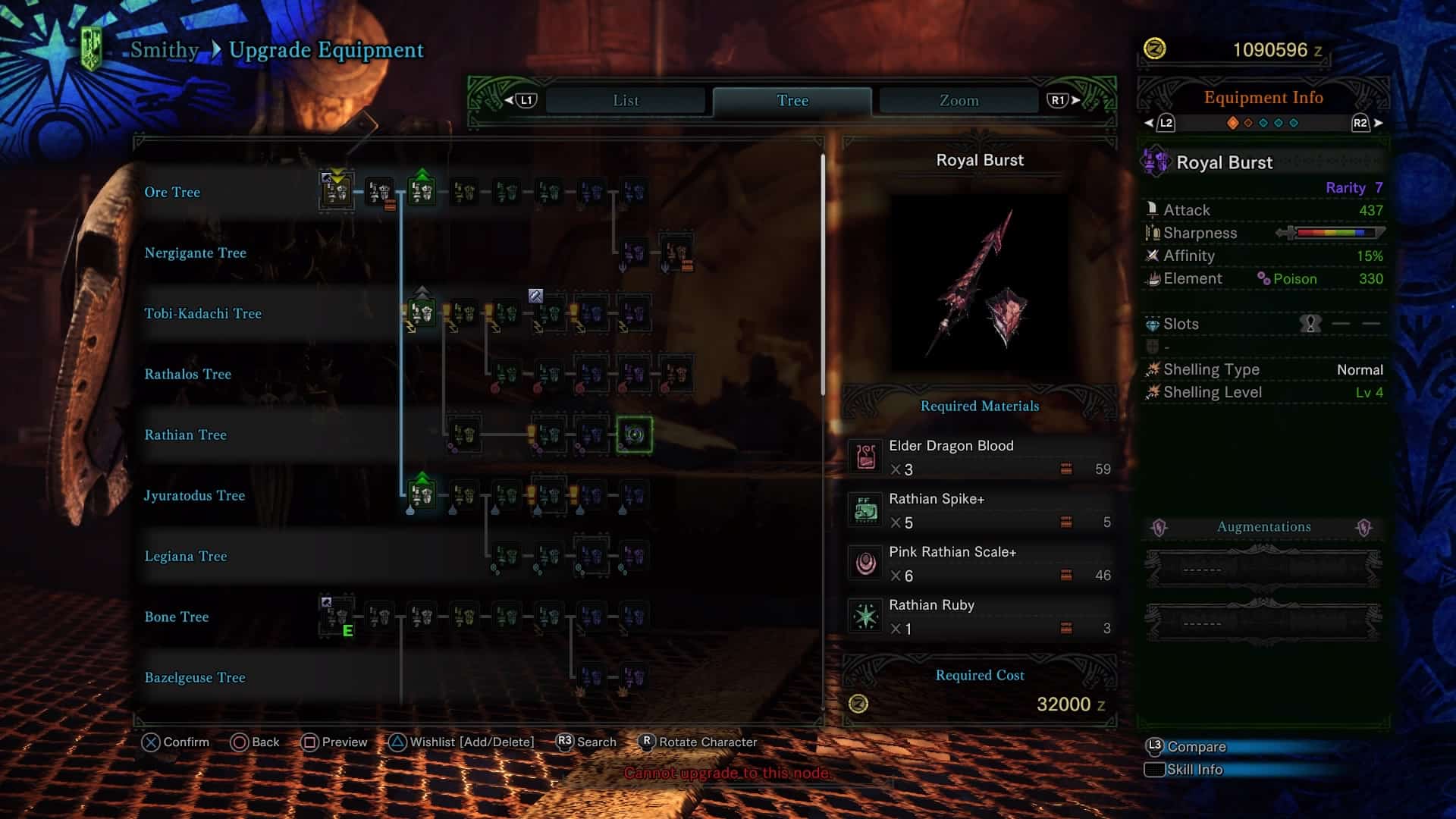
Task: Click the Rathian Spike+ material icon
Action: (x=867, y=510)
